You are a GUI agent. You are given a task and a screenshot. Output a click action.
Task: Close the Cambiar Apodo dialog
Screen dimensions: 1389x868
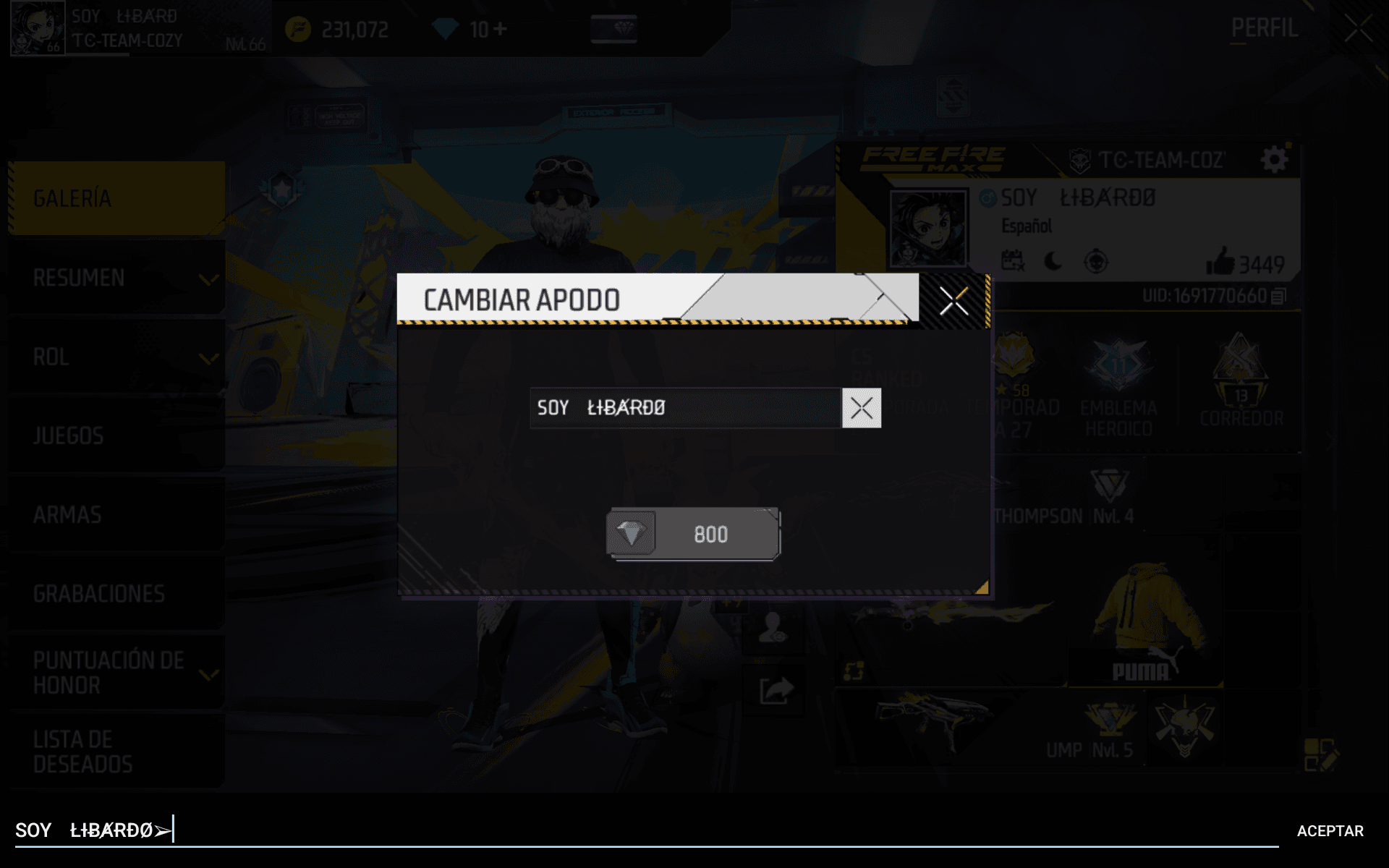click(x=953, y=301)
